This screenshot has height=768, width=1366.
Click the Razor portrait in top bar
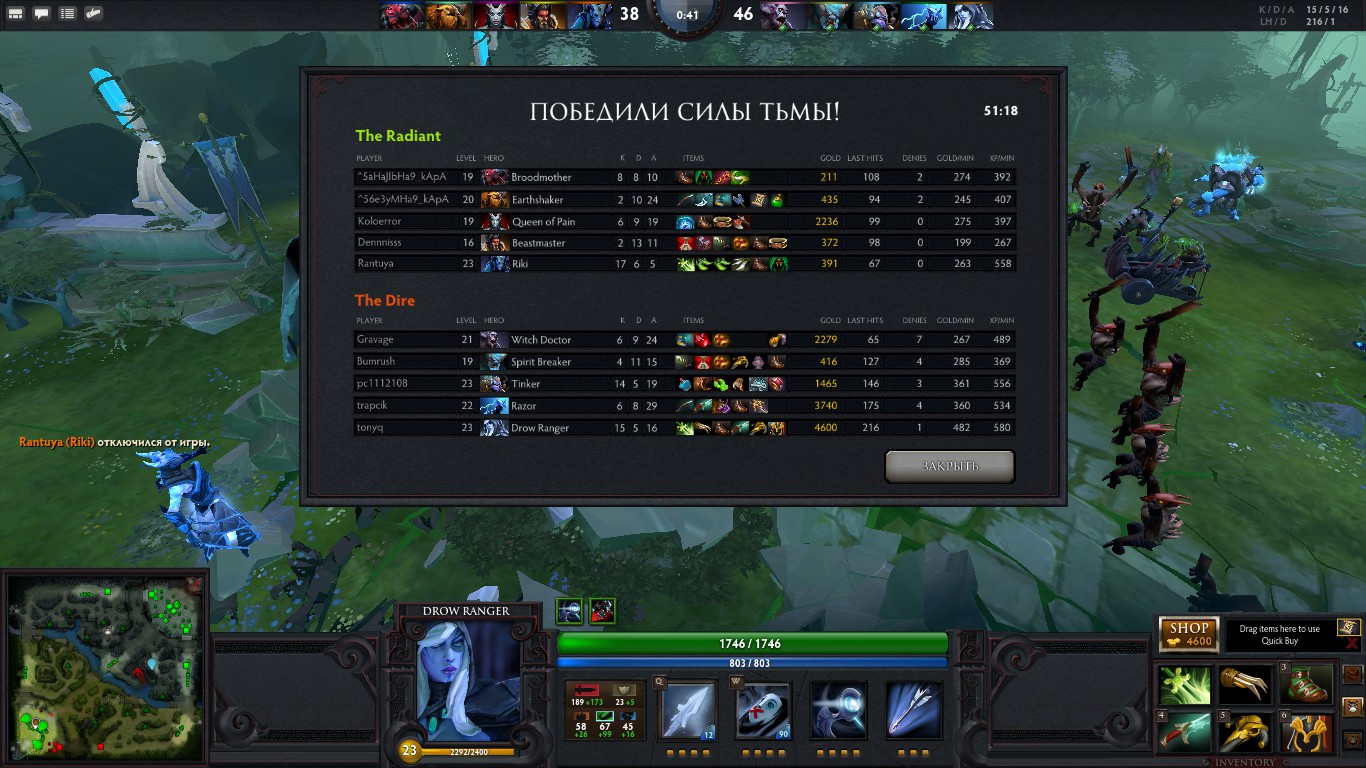click(924, 16)
